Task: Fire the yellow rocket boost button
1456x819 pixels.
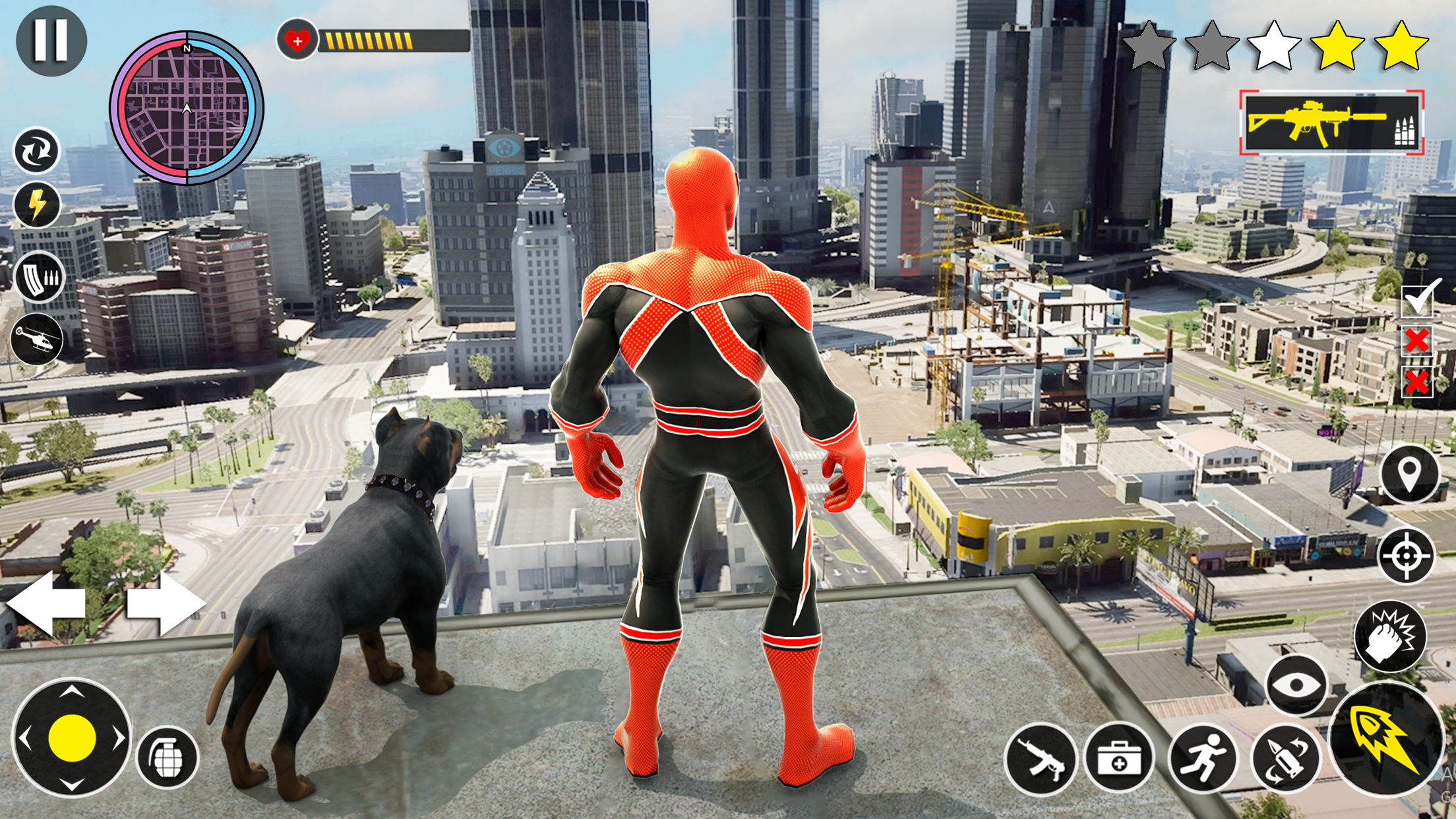Action: tap(1386, 739)
